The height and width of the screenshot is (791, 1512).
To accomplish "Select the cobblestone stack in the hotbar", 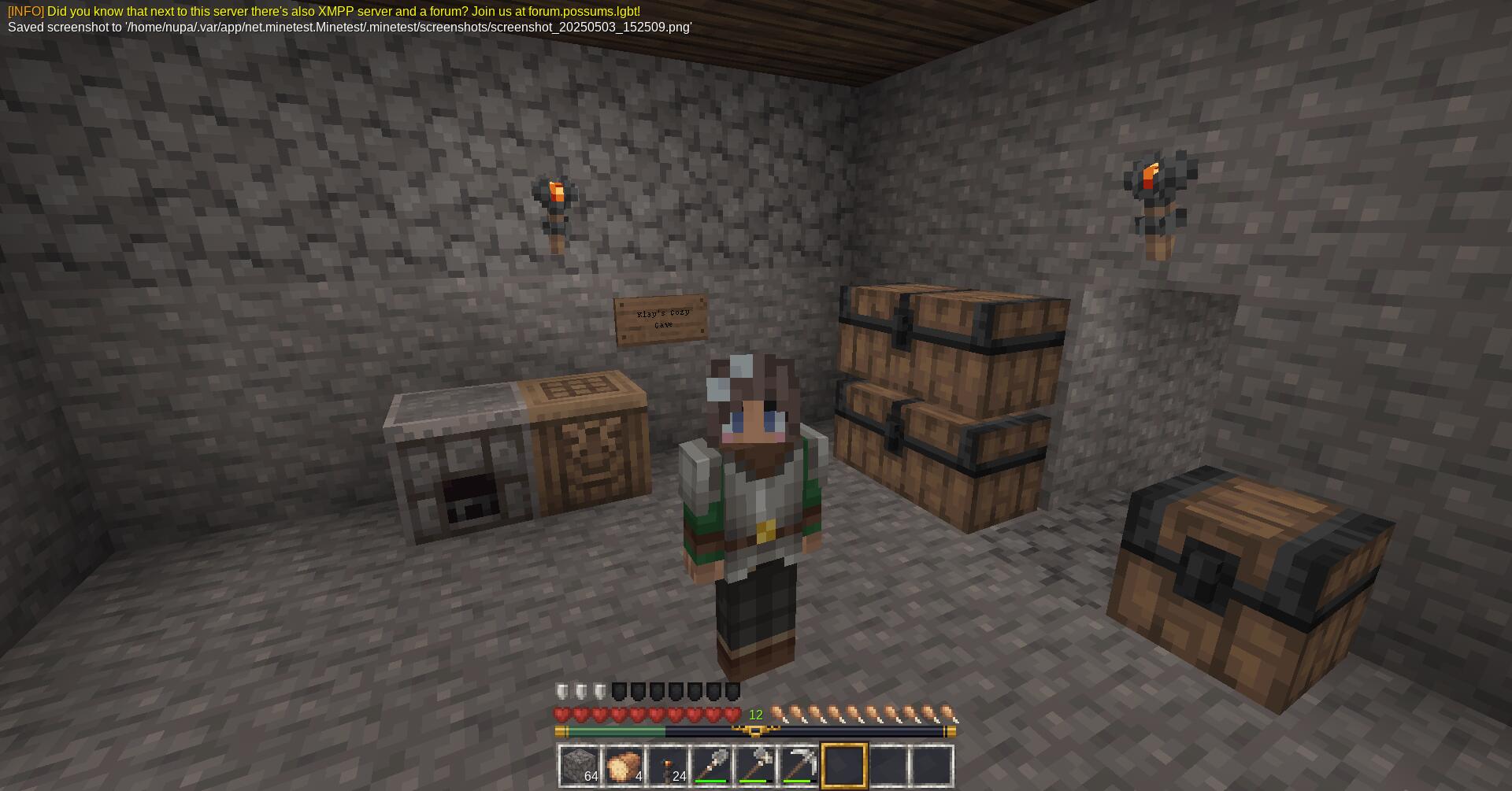I will 580,764.
